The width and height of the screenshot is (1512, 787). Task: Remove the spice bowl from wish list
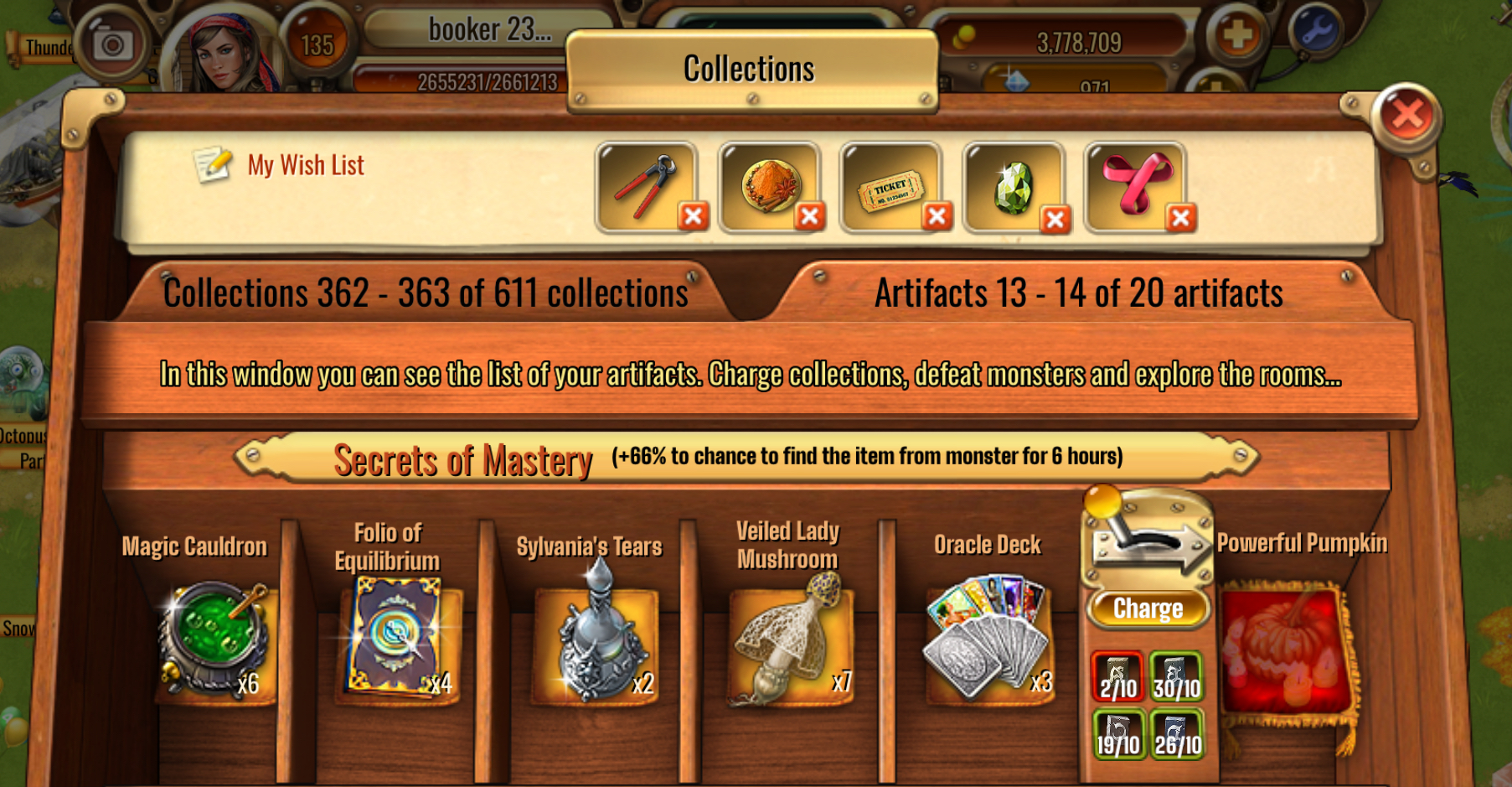pyautogui.click(x=809, y=217)
